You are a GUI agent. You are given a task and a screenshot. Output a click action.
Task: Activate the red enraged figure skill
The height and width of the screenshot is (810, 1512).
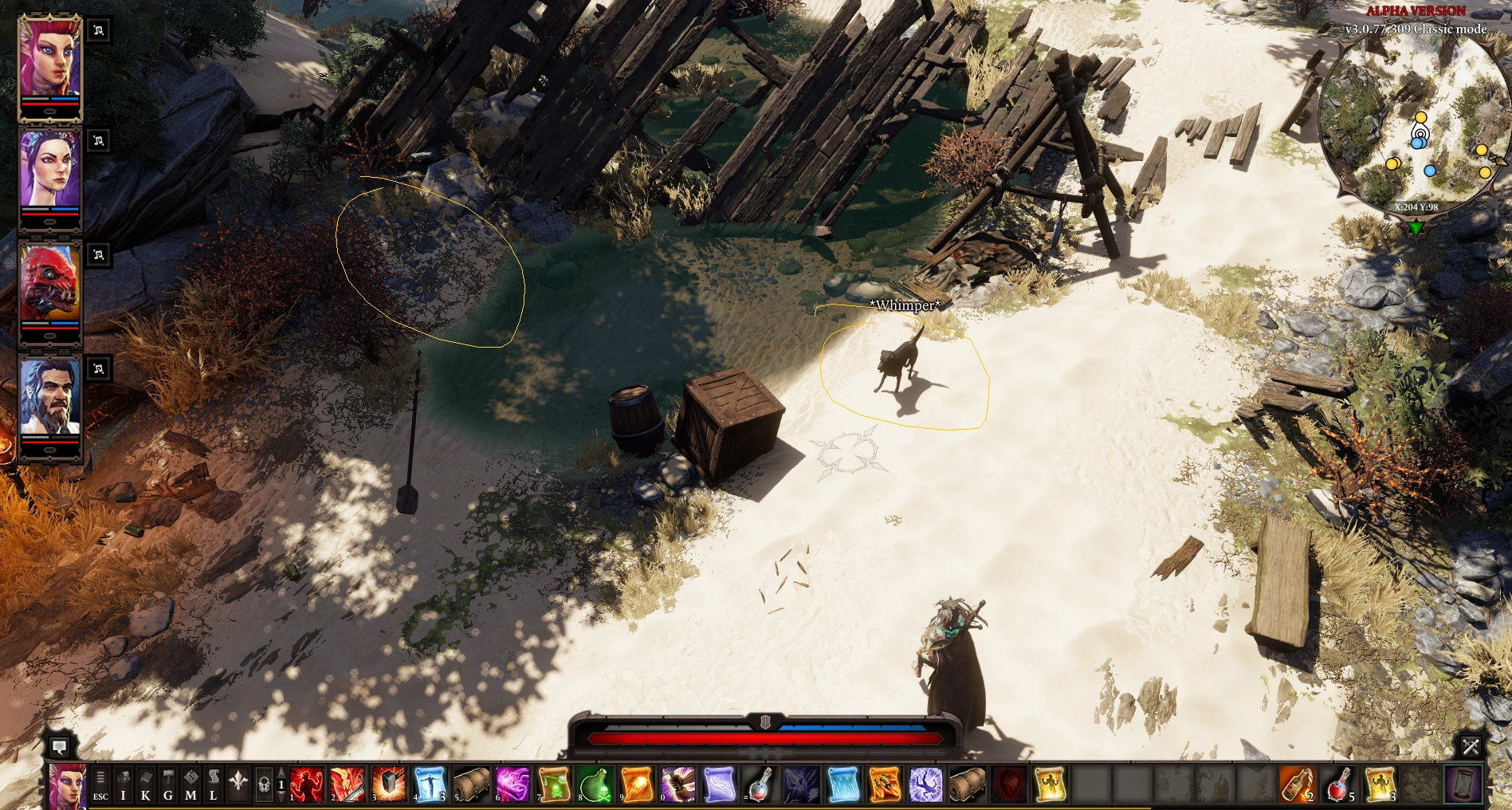click(306, 784)
